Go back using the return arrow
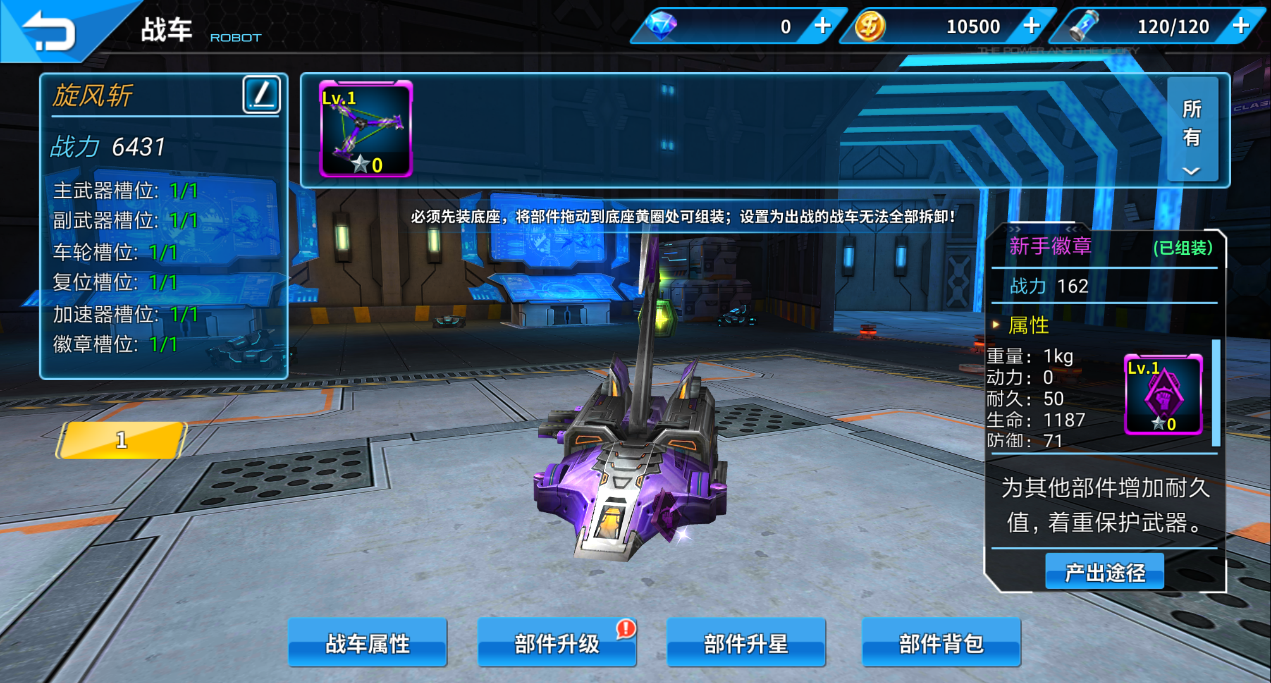Screen dimensions: 1271x683 [50, 30]
